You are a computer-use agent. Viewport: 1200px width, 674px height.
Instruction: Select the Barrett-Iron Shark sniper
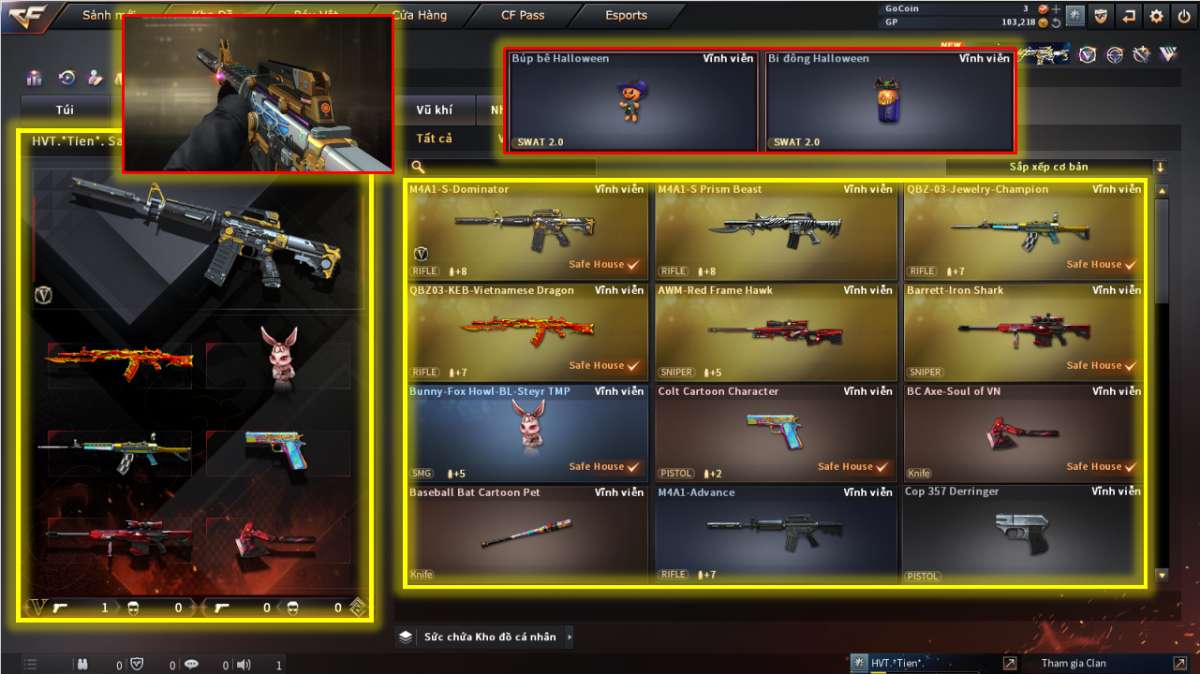(x=1023, y=330)
